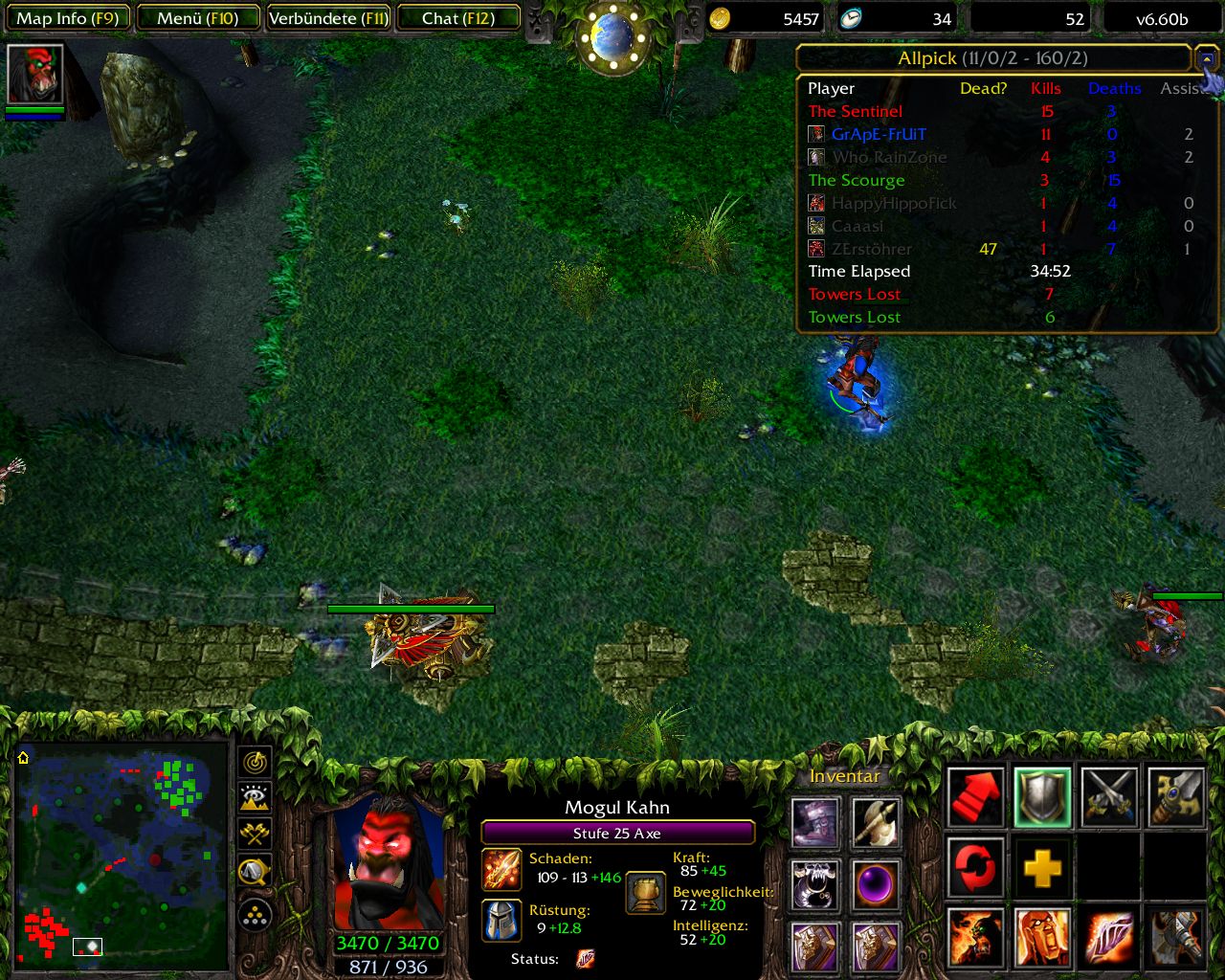Choose the sword Attack command button
This screenshot has width=1225, height=980.
1109,796
